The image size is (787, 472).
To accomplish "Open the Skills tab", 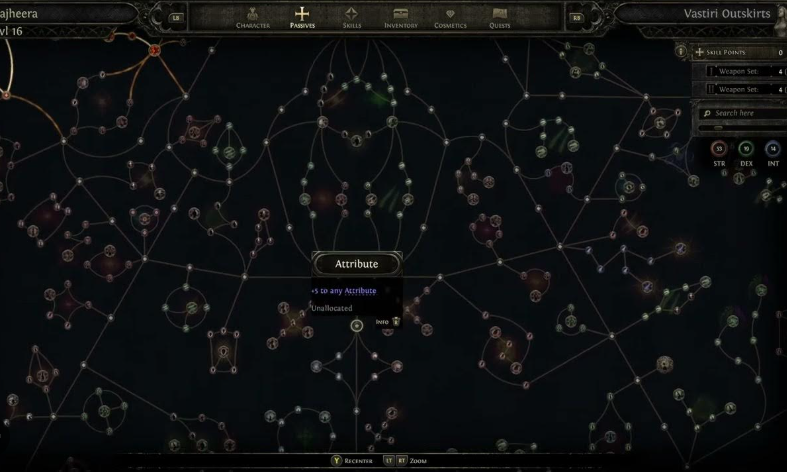I will pyautogui.click(x=352, y=17).
